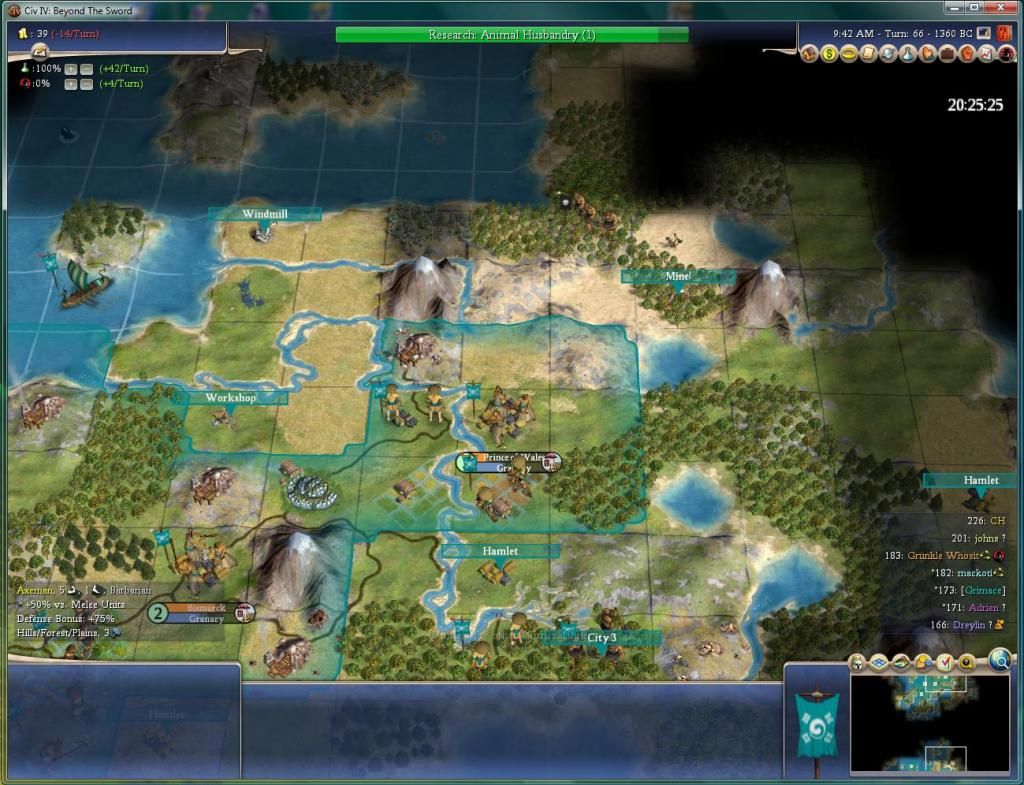Decrease the science rate with minus button

pos(86,69)
